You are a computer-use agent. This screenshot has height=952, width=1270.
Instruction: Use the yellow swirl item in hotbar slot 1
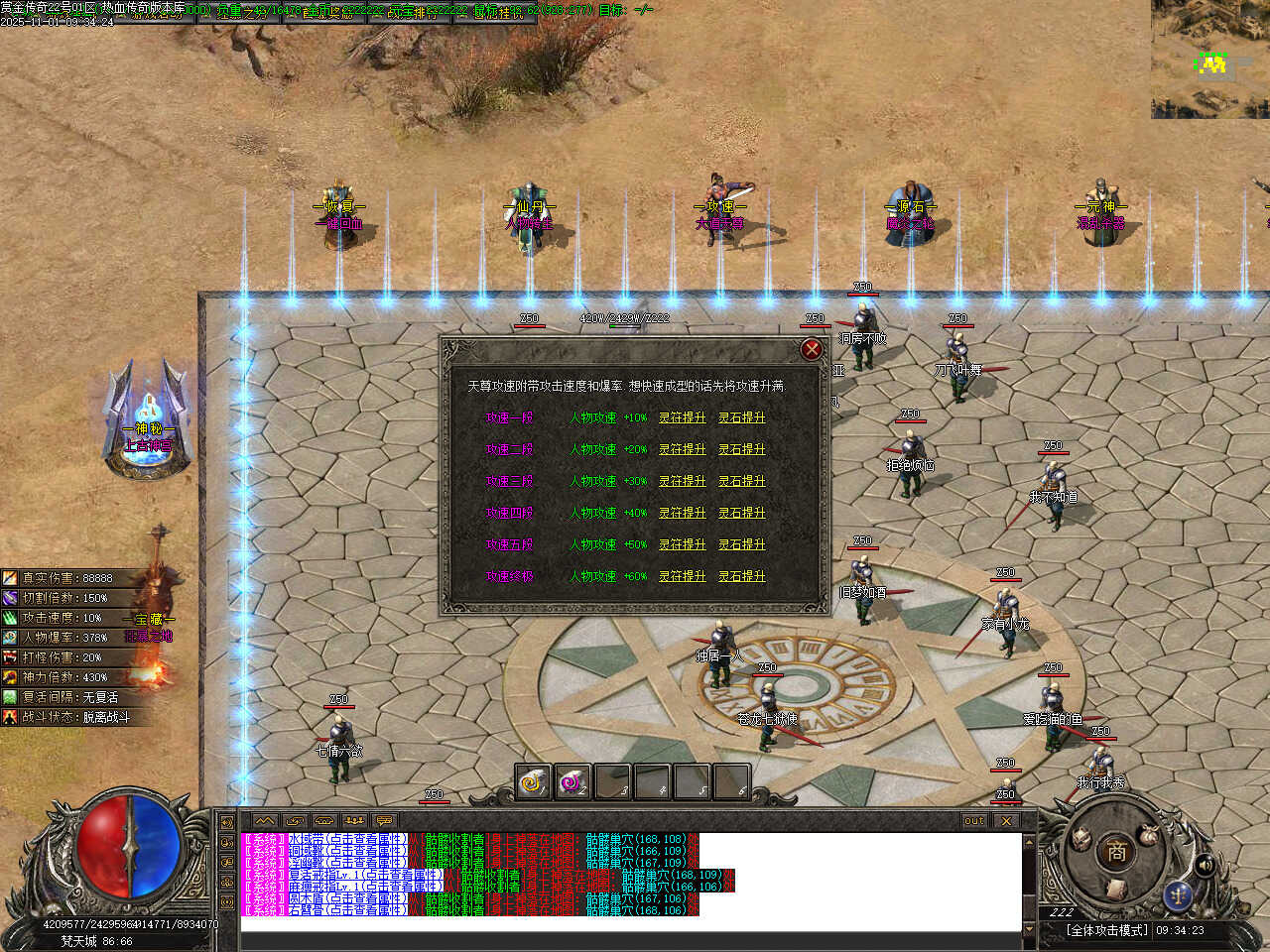pos(534,782)
